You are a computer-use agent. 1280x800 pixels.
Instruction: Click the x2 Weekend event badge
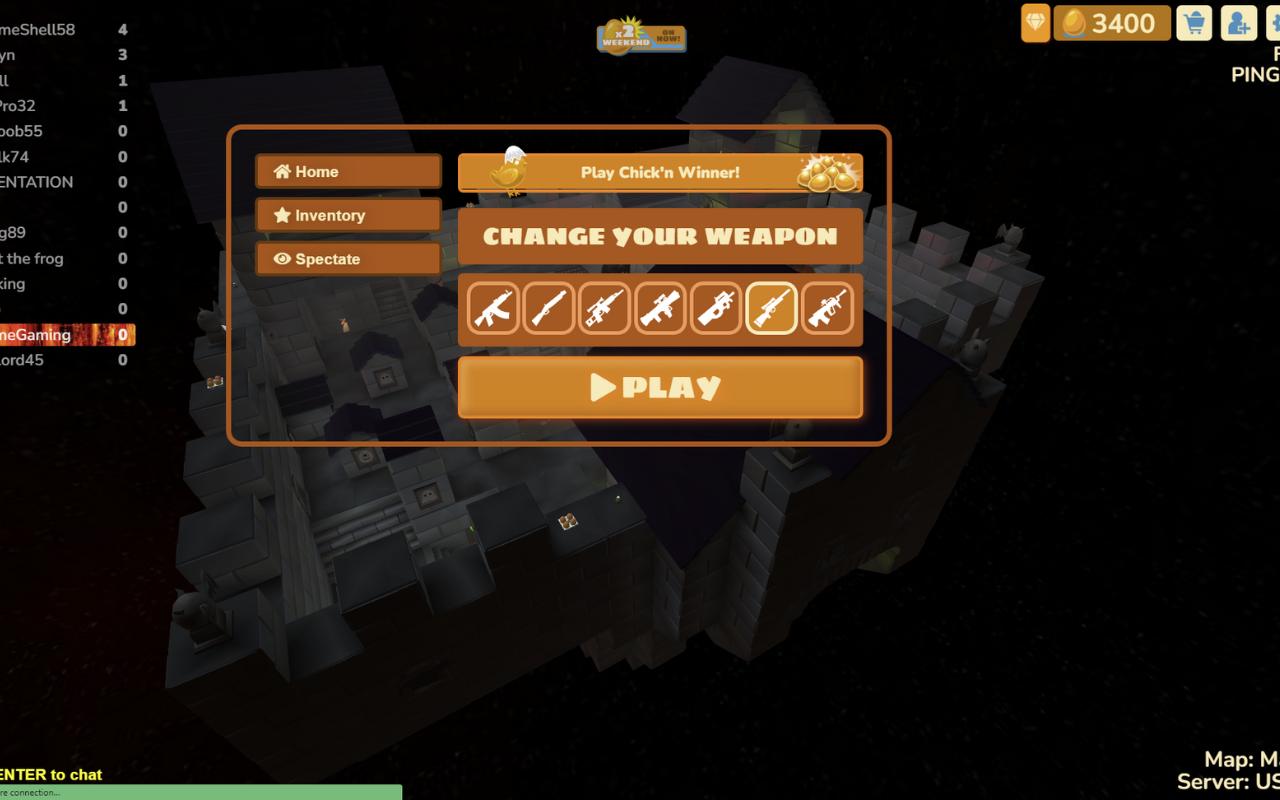[641, 37]
